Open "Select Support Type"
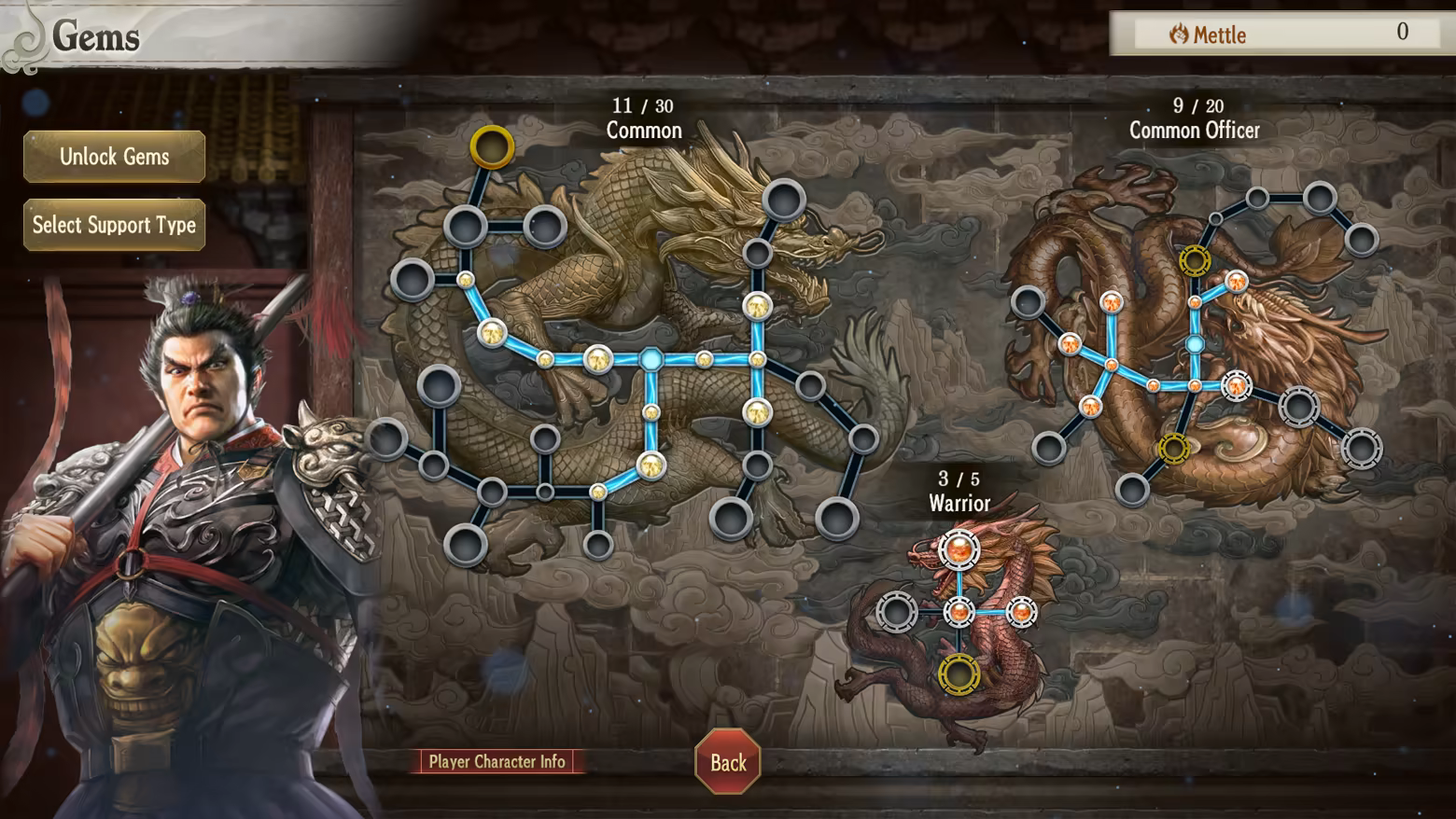The height and width of the screenshot is (819, 1456). (113, 225)
